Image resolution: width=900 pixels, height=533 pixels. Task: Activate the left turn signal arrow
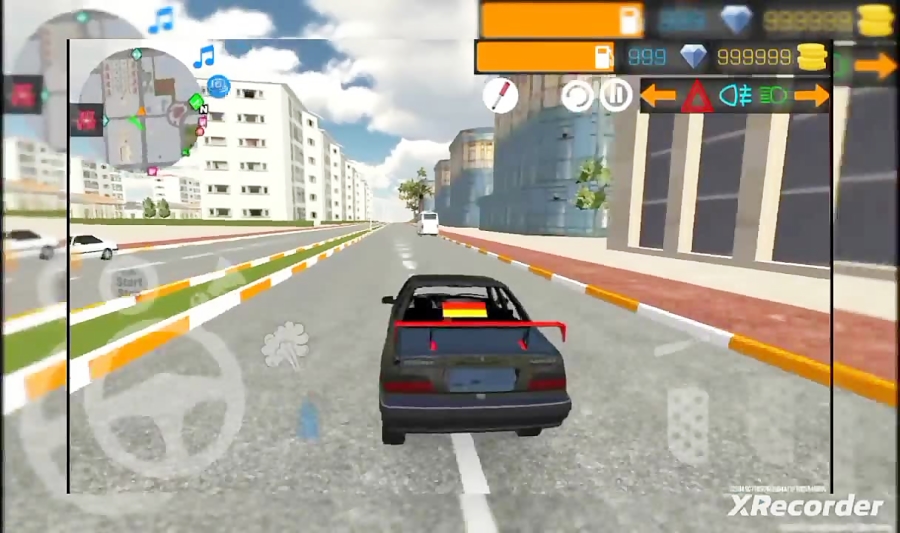click(658, 96)
